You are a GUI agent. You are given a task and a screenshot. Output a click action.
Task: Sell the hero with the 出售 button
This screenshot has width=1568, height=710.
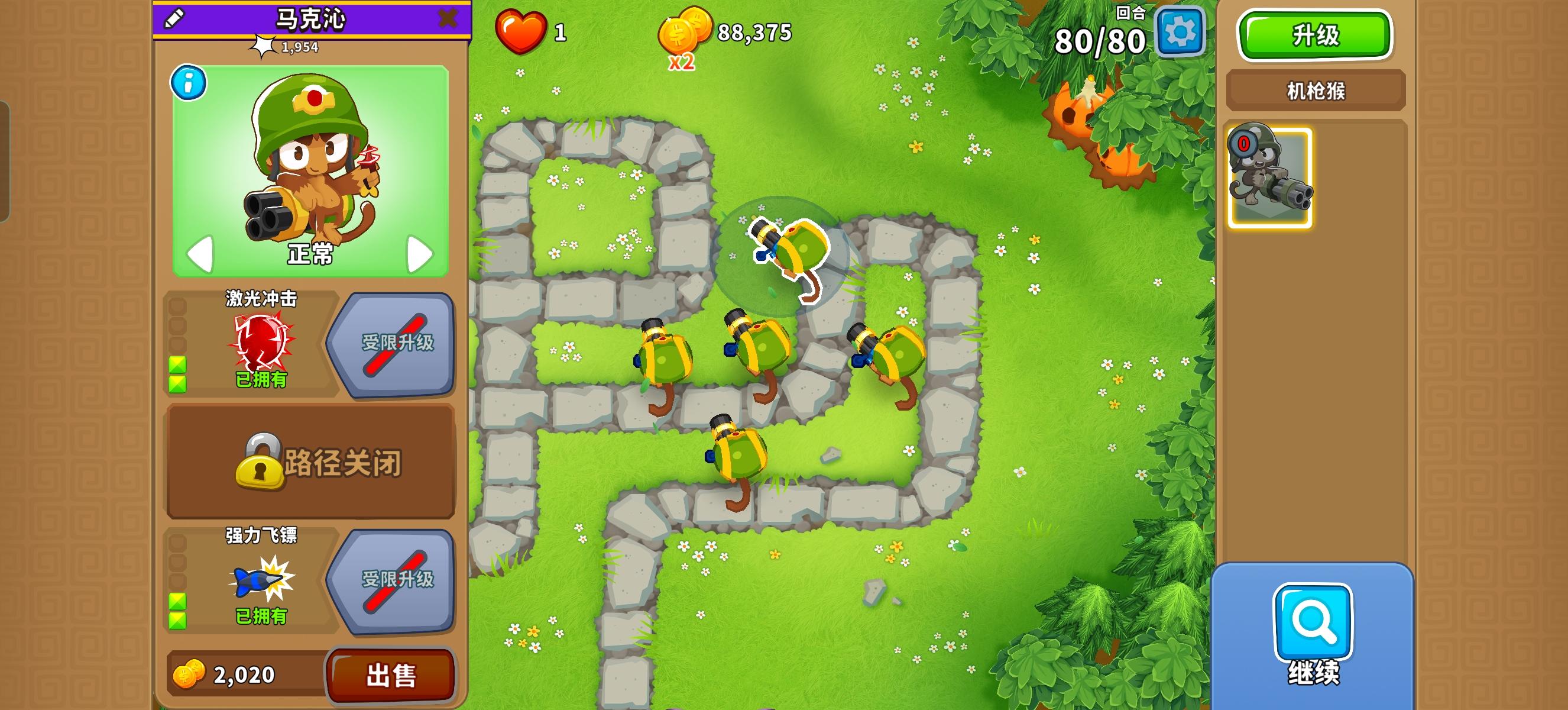pyautogui.click(x=391, y=676)
